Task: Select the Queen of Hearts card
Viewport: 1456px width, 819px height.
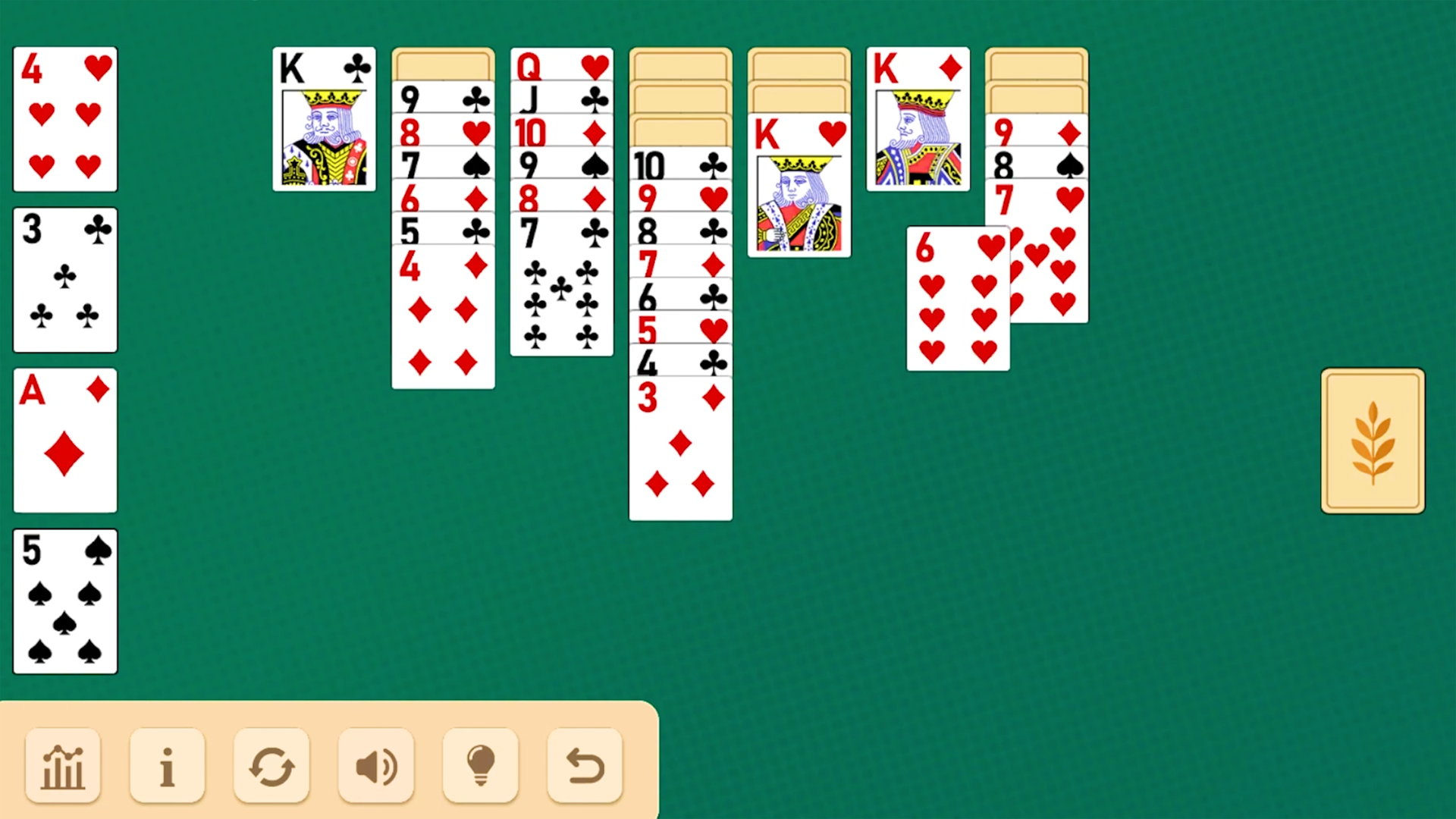Action: (561, 68)
